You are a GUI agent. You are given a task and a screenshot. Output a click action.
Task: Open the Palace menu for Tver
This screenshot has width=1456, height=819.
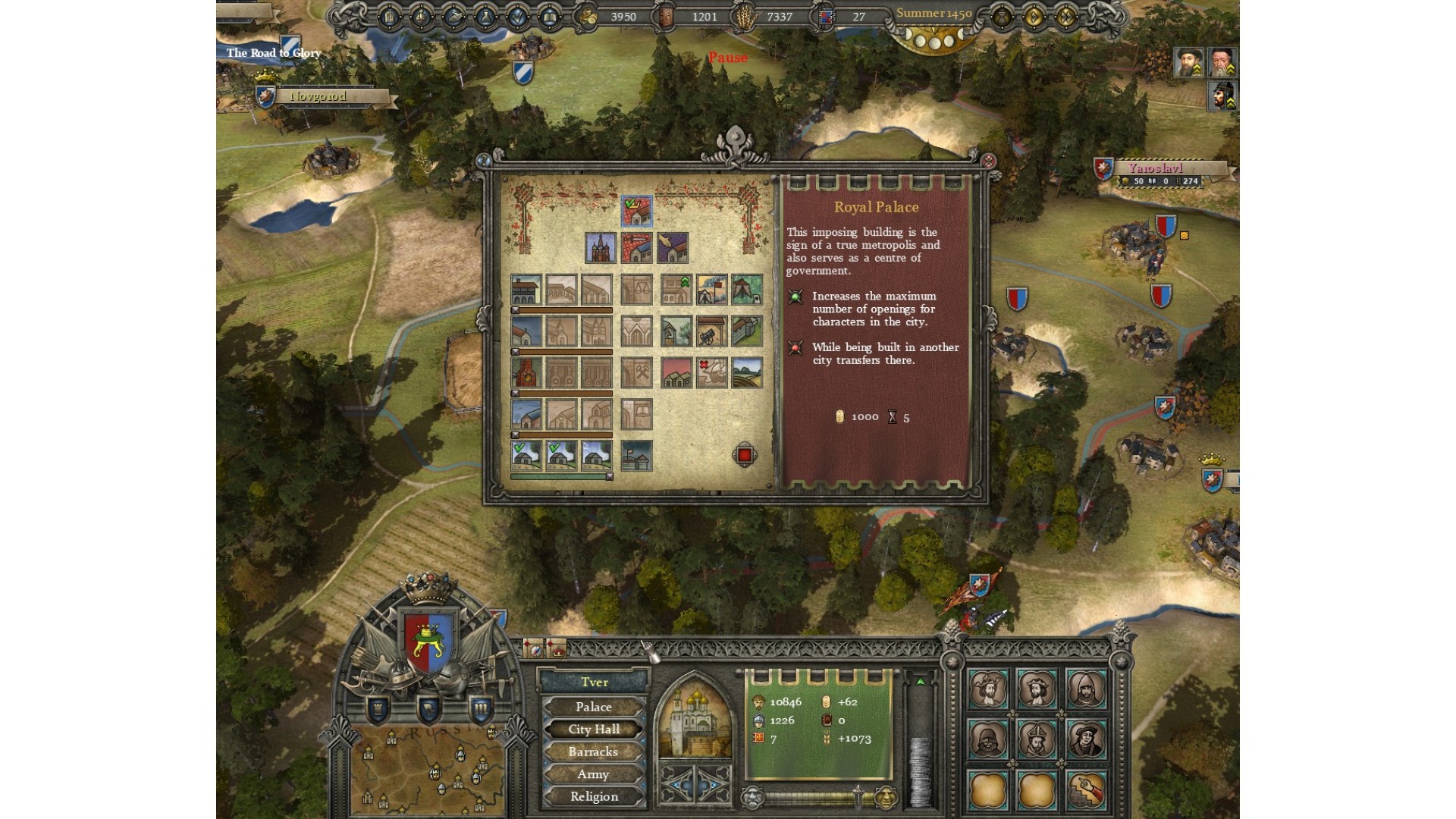594,707
